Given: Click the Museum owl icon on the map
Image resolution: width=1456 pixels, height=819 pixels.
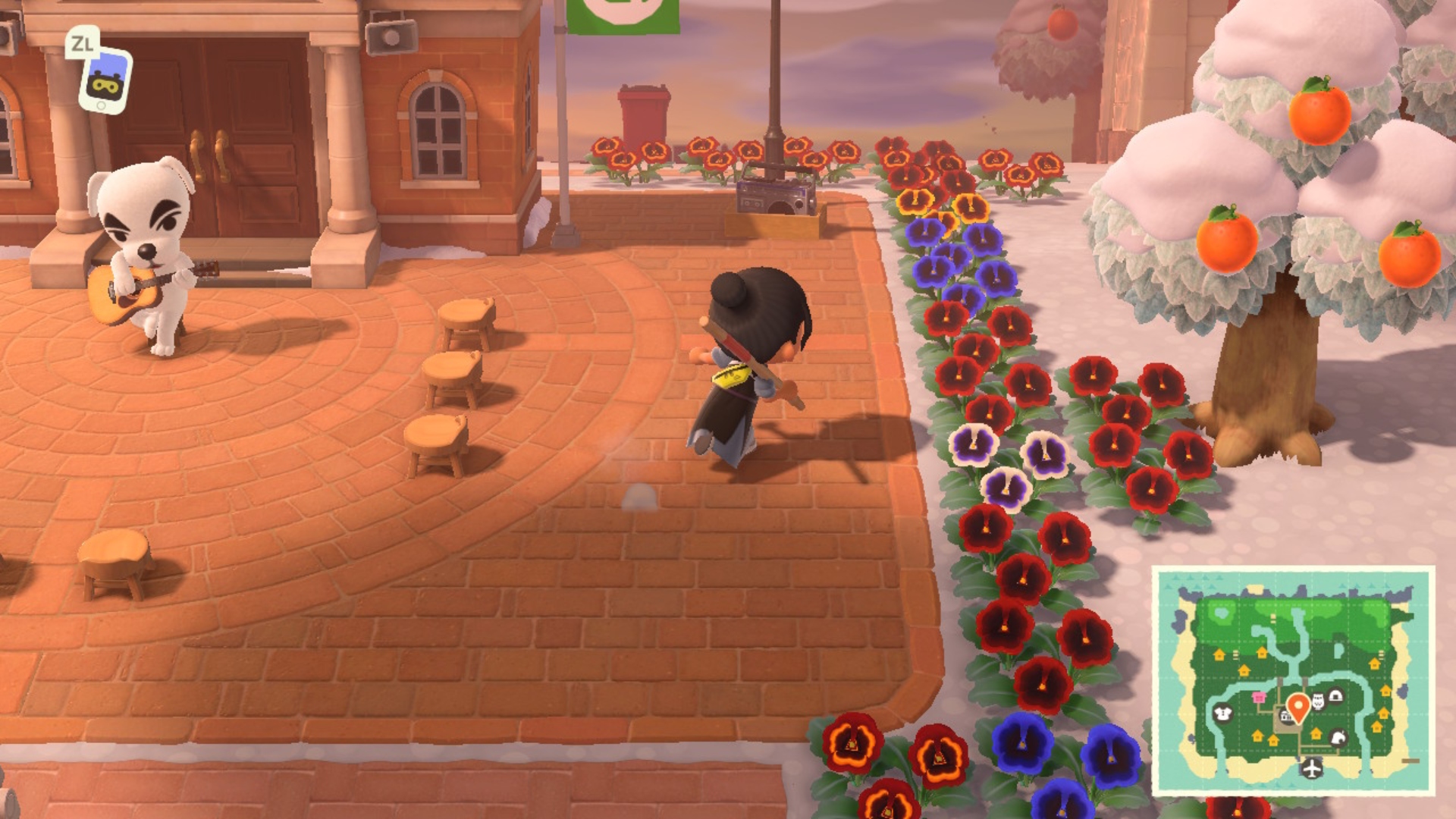Looking at the screenshot, I should [1318, 702].
